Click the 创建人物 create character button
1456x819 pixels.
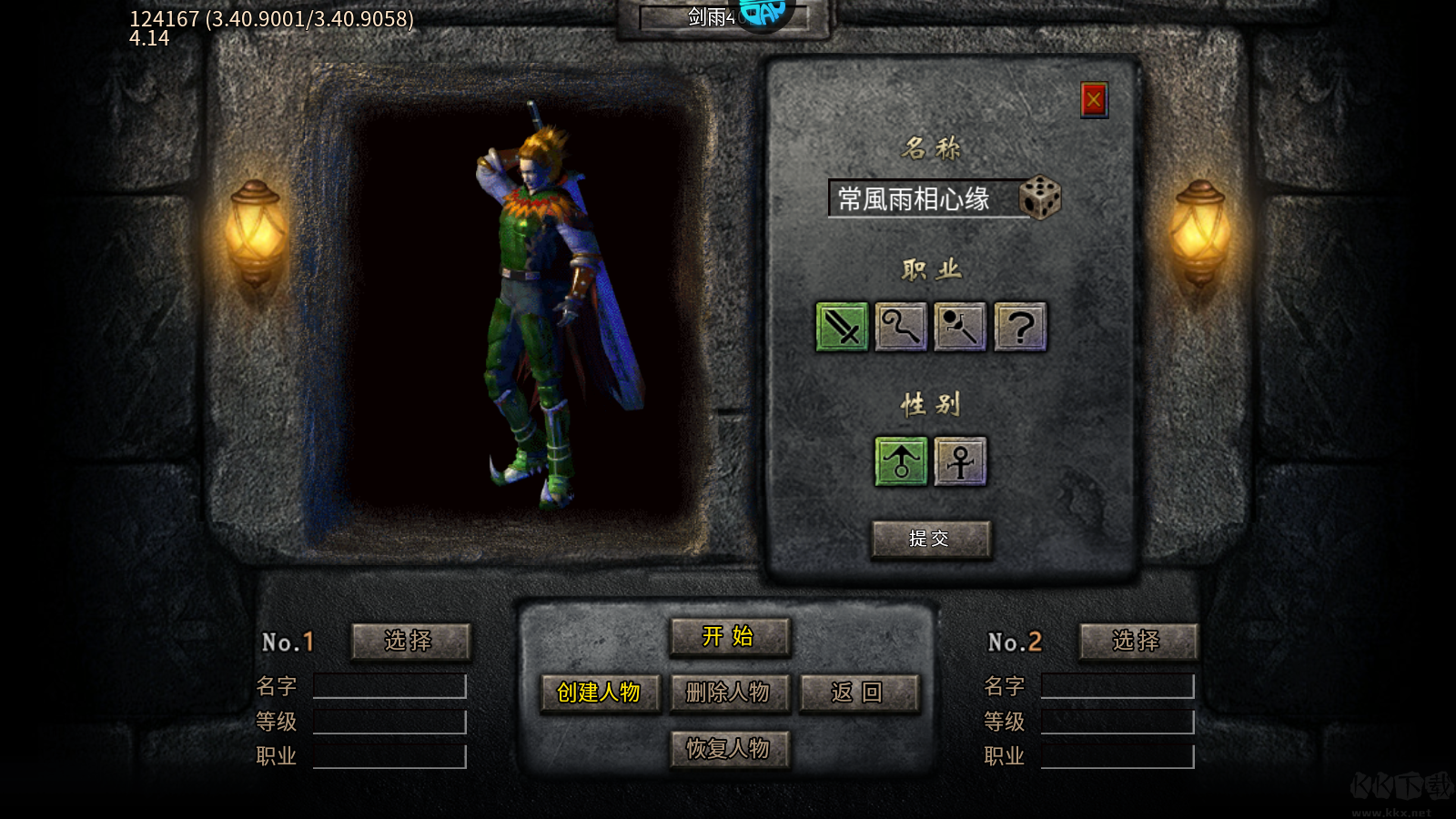pyautogui.click(x=601, y=693)
